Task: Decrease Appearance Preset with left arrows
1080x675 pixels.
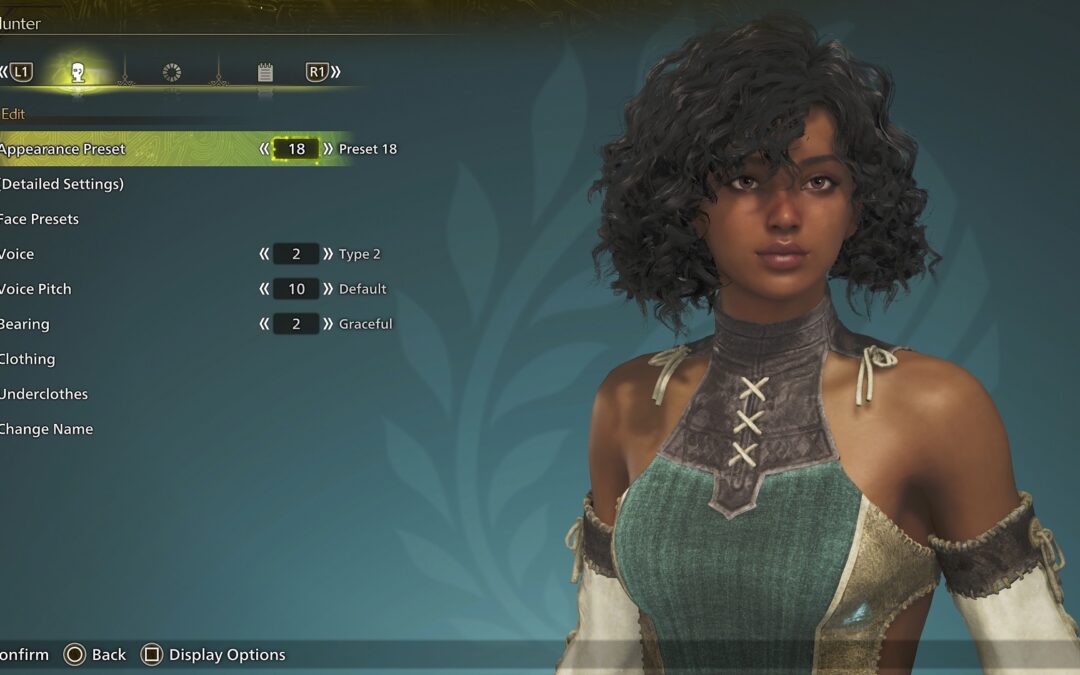Action: (x=264, y=149)
